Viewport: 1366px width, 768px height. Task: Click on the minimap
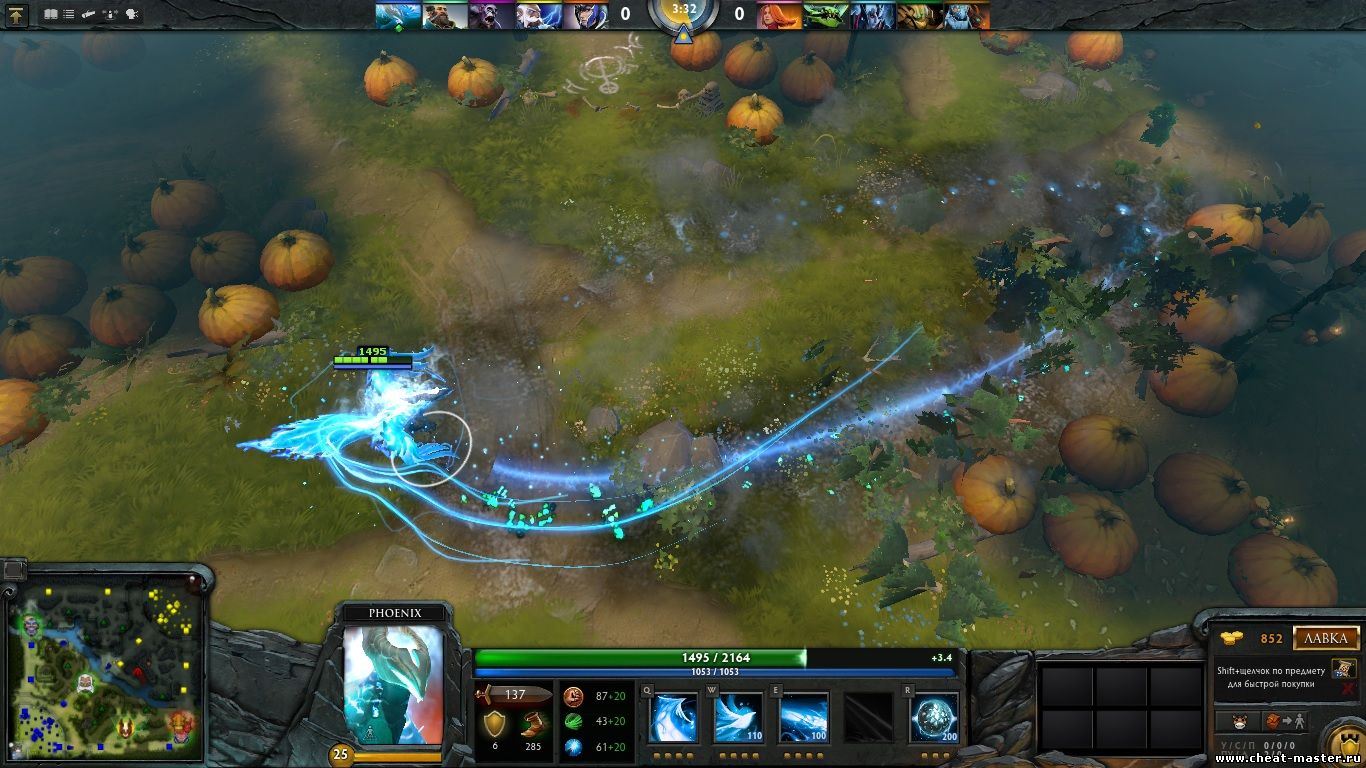click(107, 667)
